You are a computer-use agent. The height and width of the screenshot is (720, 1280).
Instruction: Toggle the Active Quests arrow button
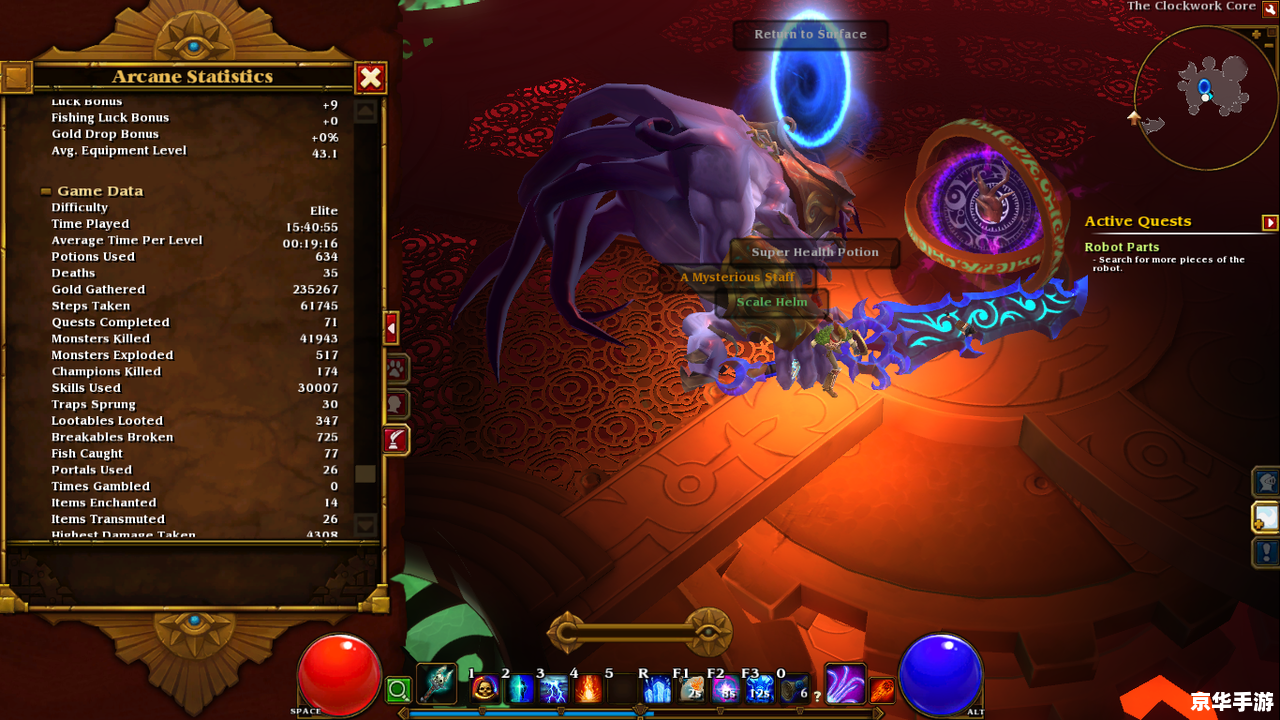click(x=1270, y=222)
